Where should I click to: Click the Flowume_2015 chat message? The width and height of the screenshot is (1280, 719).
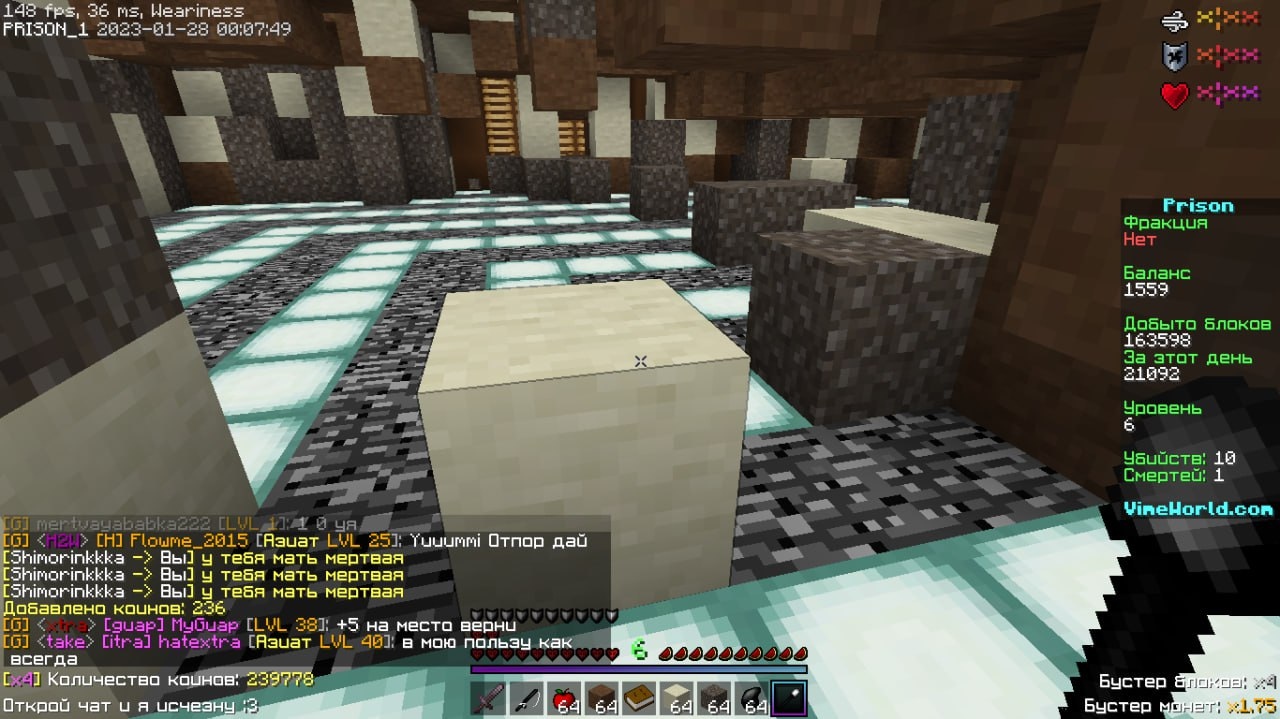[300, 541]
